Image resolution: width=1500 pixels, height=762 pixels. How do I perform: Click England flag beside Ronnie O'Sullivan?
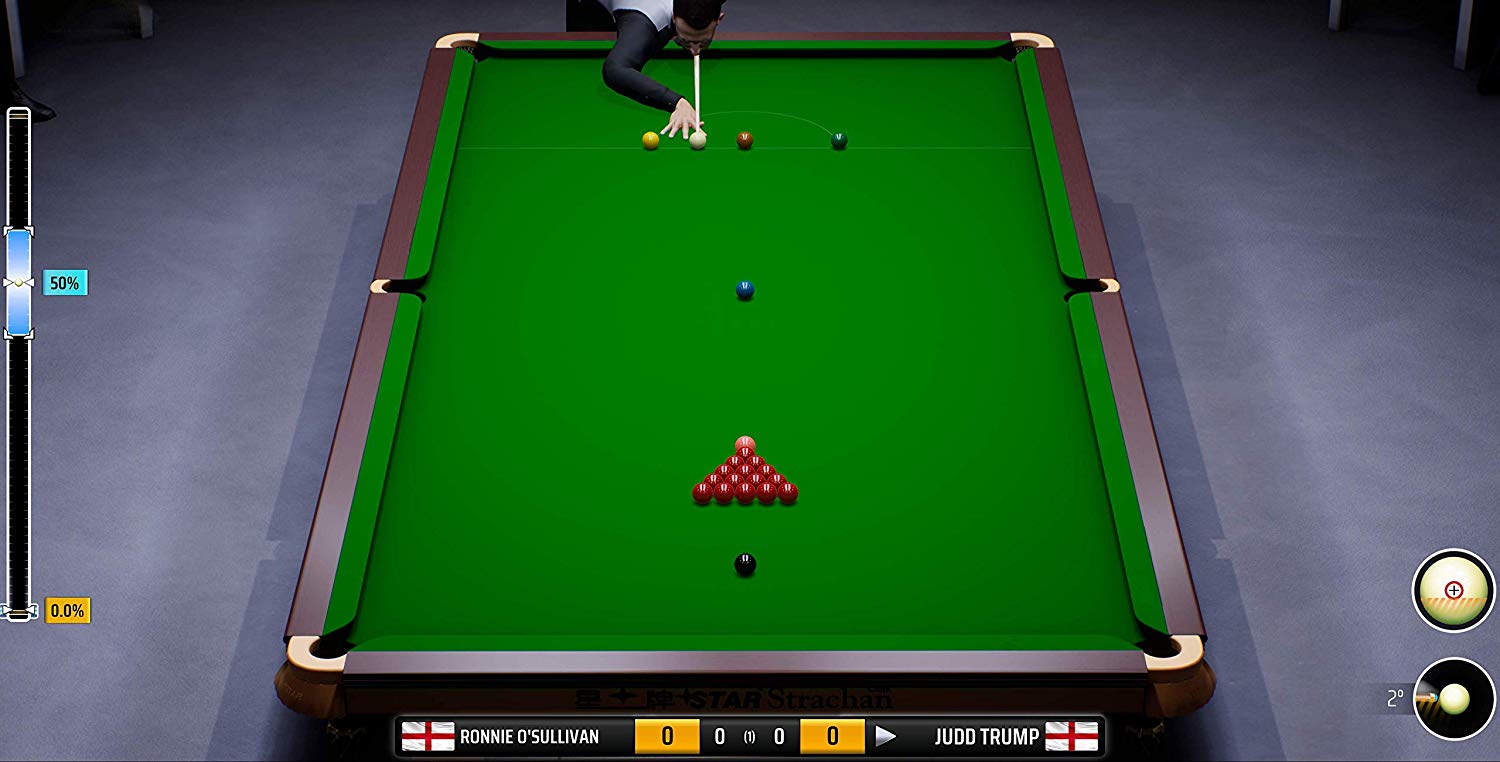tap(429, 736)
